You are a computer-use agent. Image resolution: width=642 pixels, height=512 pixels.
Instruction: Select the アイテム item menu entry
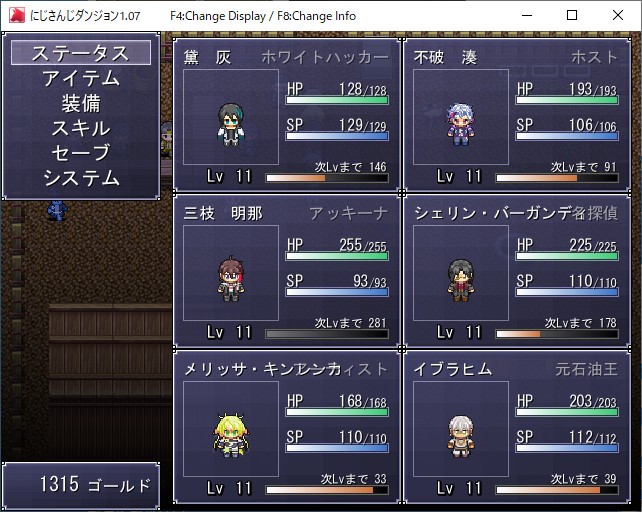pos(80,78)
